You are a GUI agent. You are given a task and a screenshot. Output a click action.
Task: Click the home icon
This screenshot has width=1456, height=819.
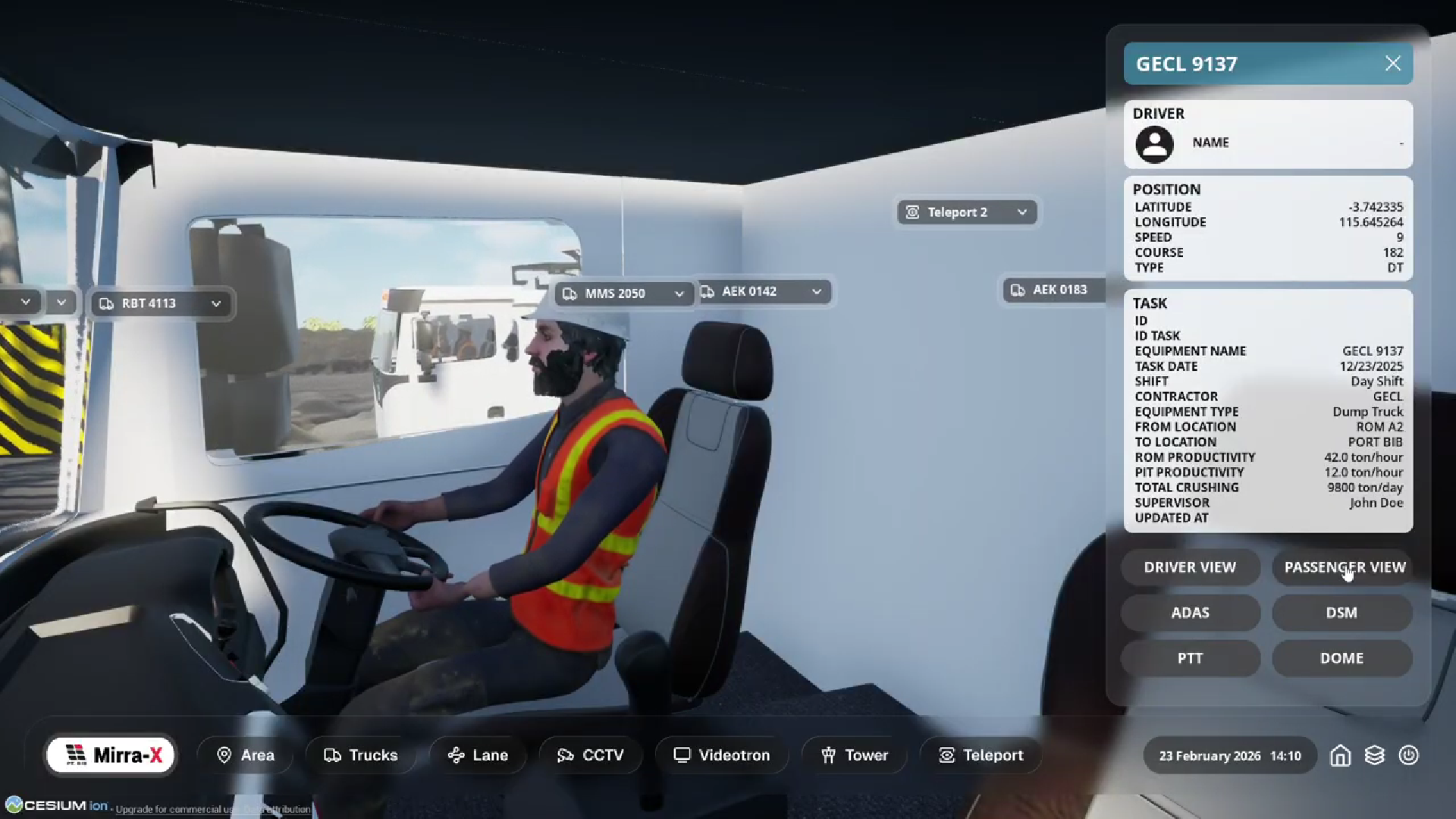click(1340, 756)
